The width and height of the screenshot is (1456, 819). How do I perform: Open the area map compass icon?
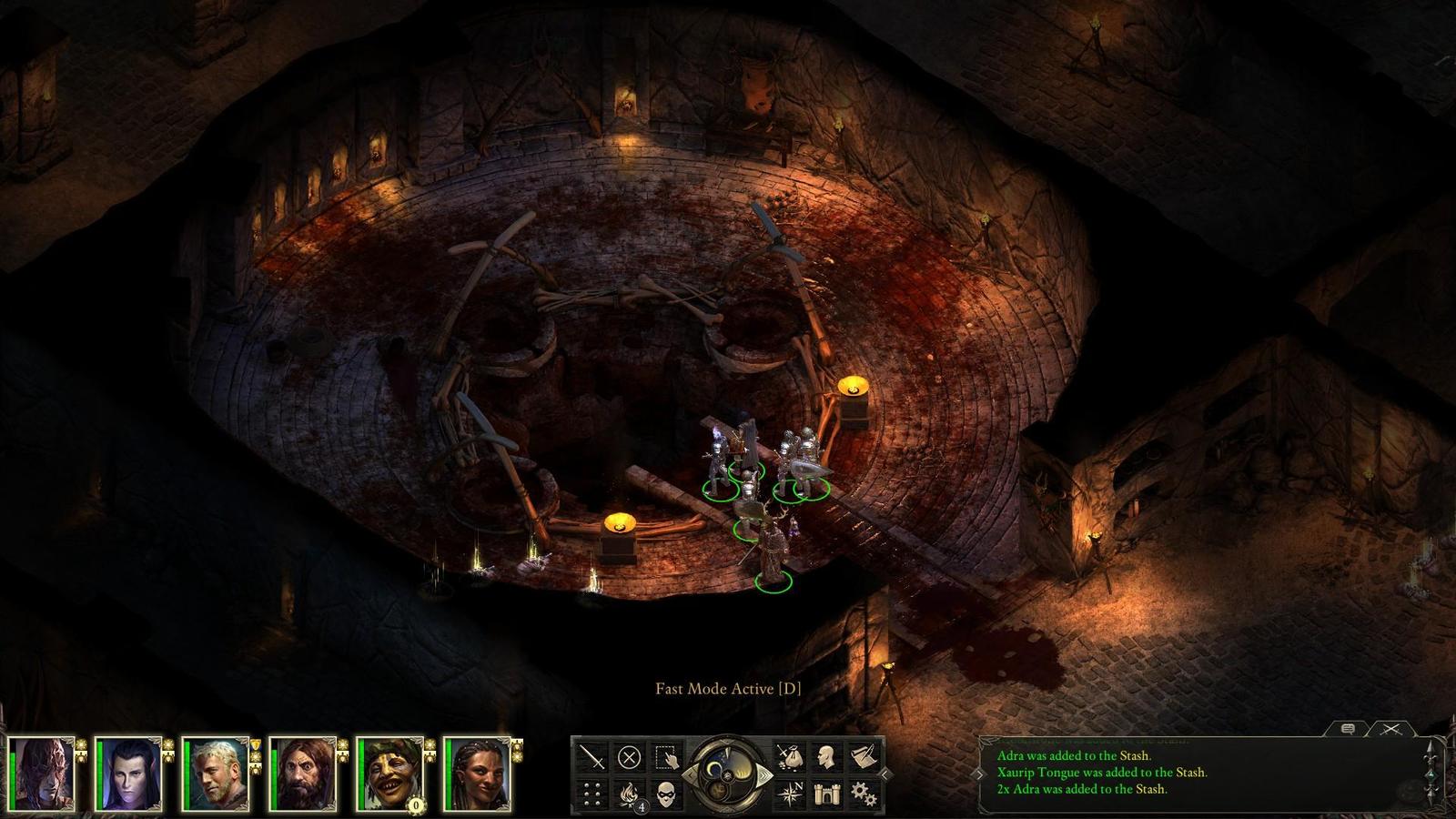pos(788,794)
